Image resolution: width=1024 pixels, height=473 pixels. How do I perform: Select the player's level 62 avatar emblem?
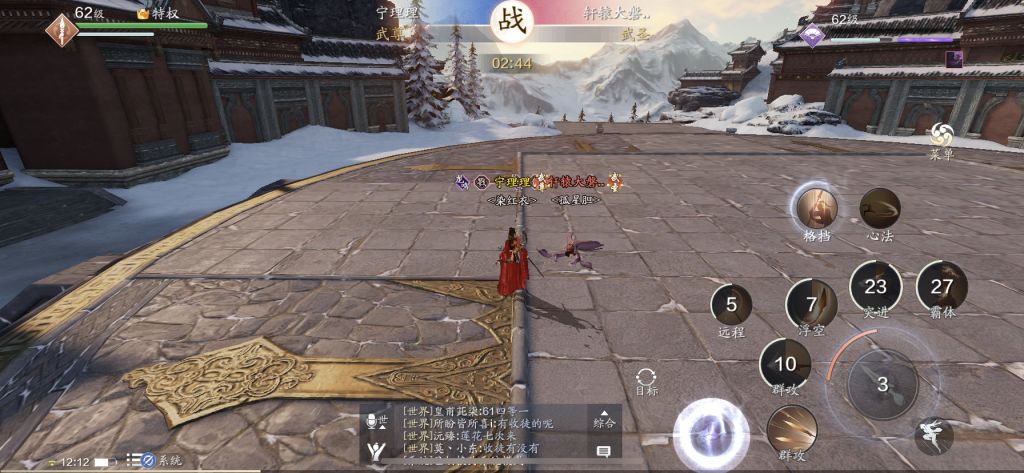tap(61, 29)
